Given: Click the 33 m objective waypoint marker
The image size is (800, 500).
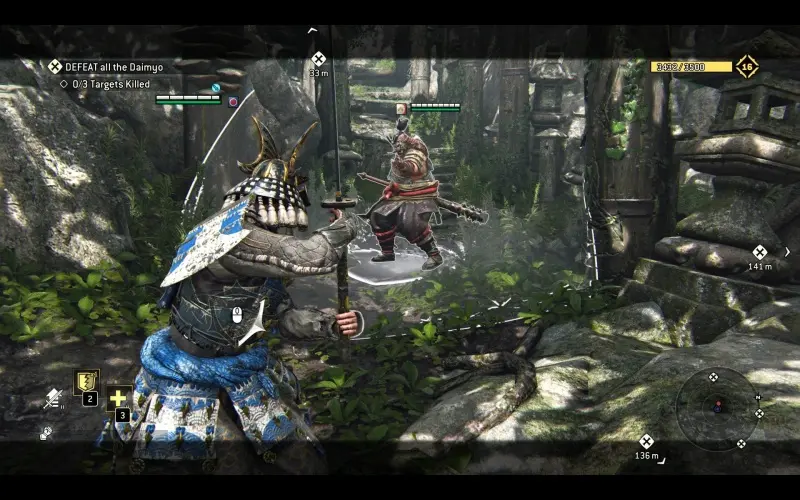Looking at the screenshot, I should pos(318,59).
